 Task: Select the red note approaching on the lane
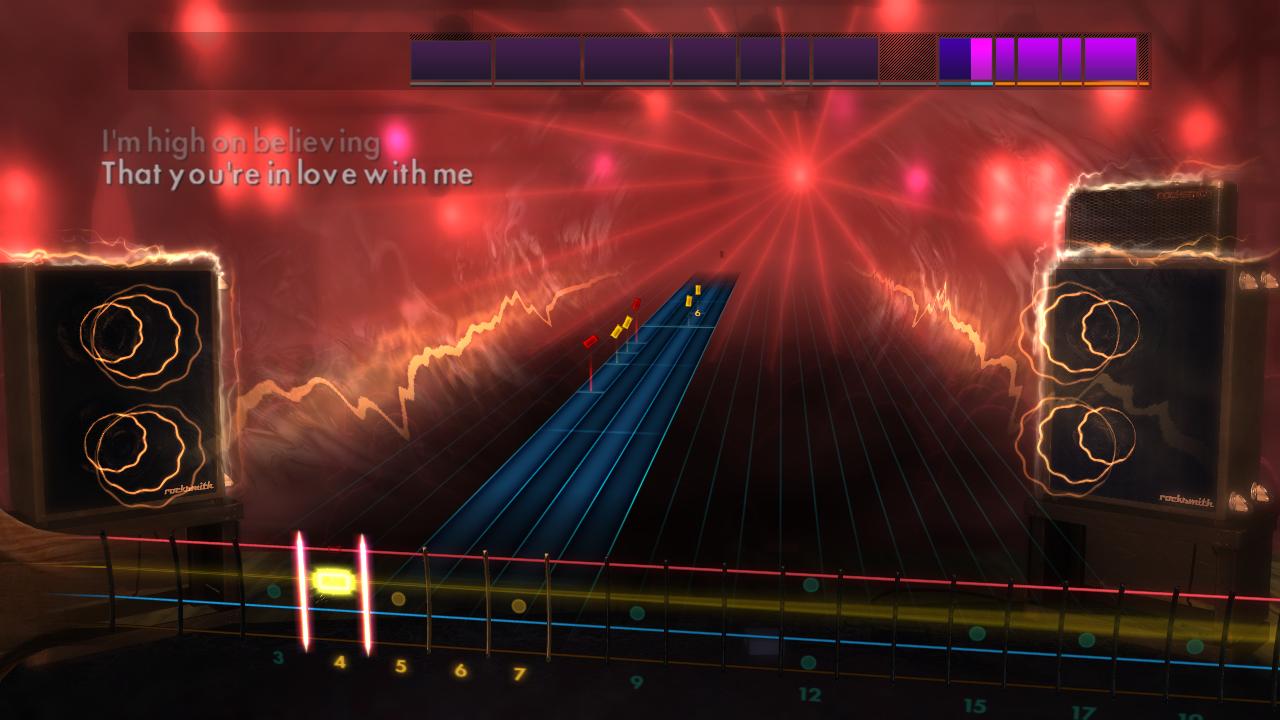[635, 303]
